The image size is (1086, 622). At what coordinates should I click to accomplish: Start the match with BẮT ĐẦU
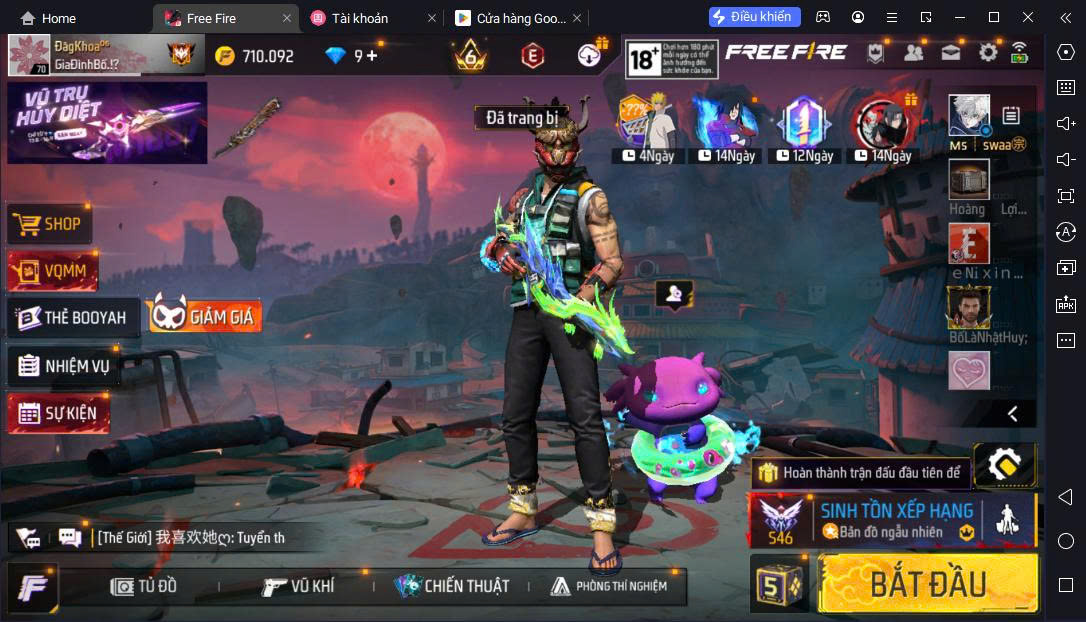[x=927, y=583]
